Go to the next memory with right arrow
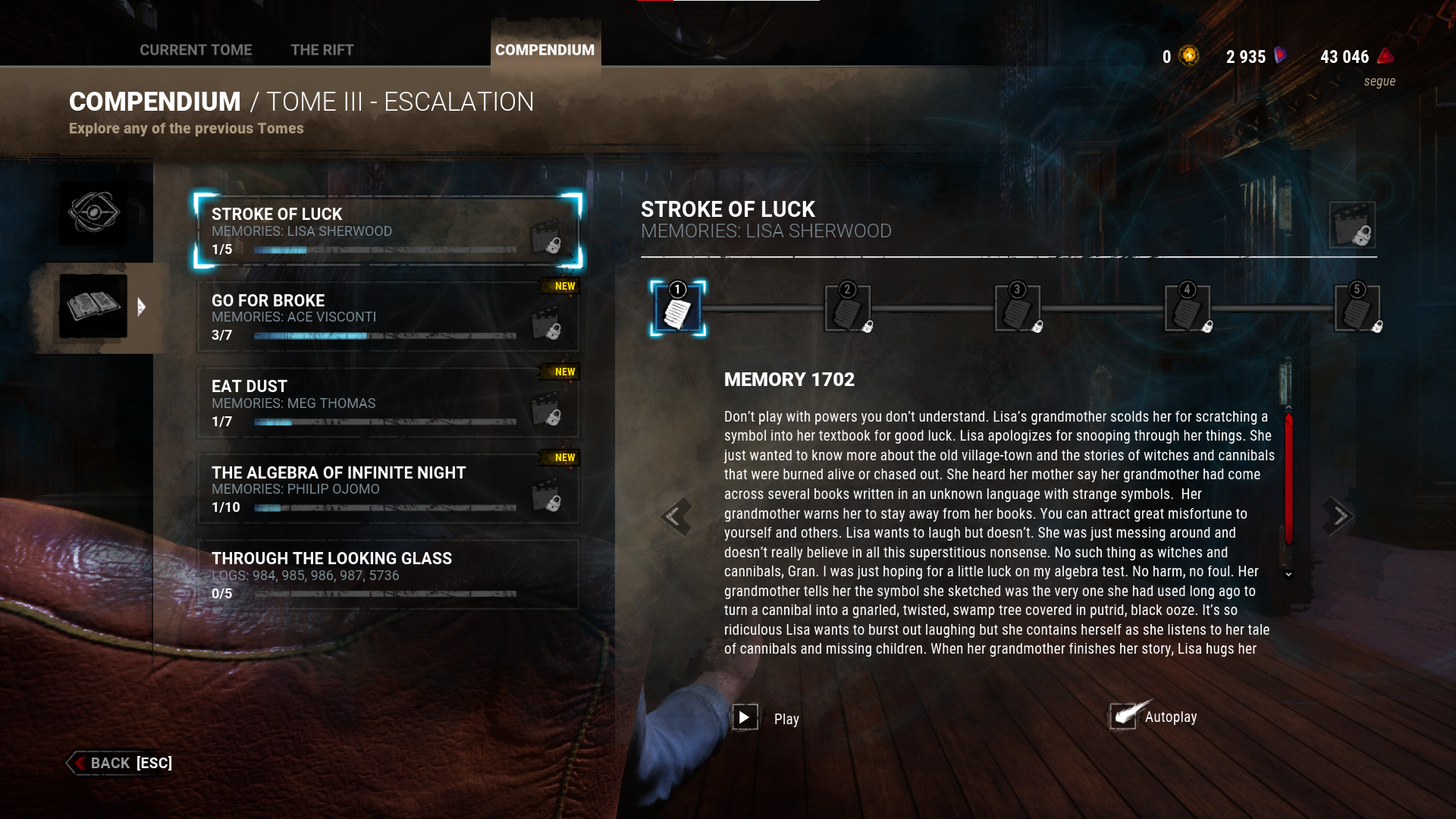The width and height of the screenshot is (1456, 819). click(x=1339, y=516)
